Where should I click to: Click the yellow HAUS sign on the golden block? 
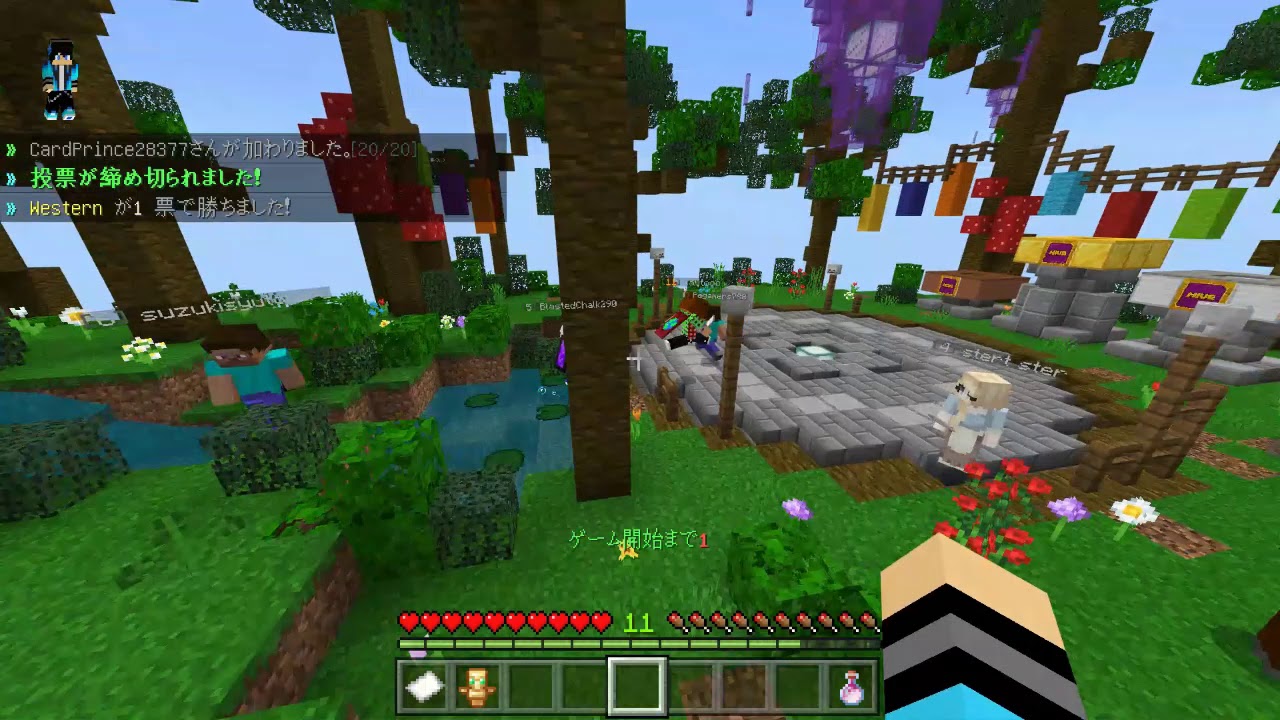tap(1058, 253)
